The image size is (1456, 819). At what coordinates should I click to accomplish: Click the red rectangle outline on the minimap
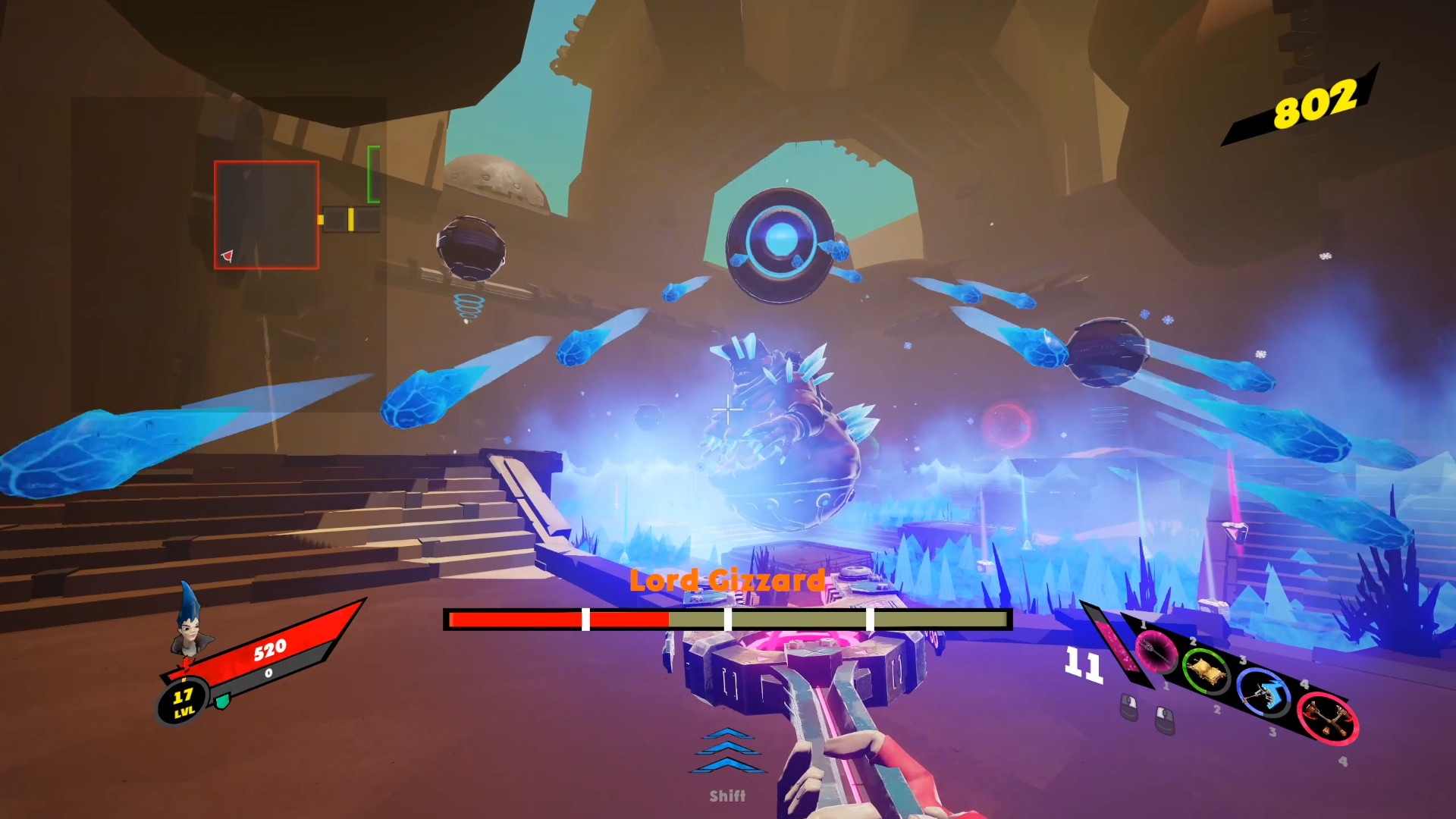click(266, 215)
